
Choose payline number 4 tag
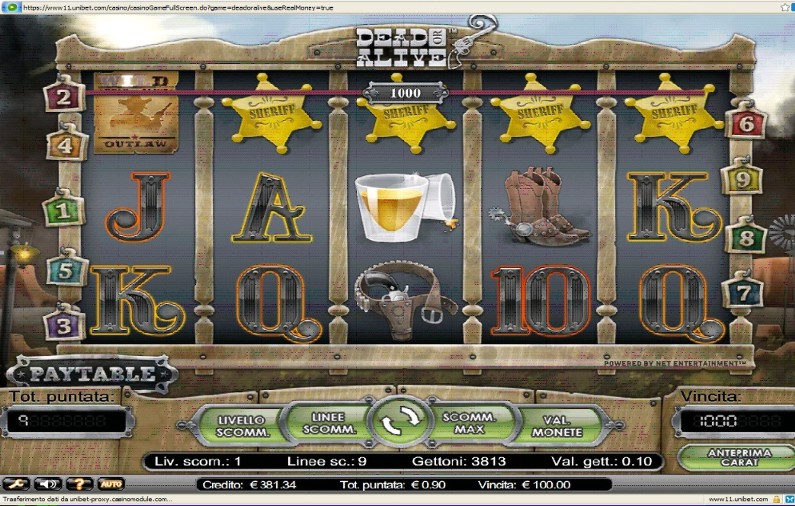(x=66, y=145)
